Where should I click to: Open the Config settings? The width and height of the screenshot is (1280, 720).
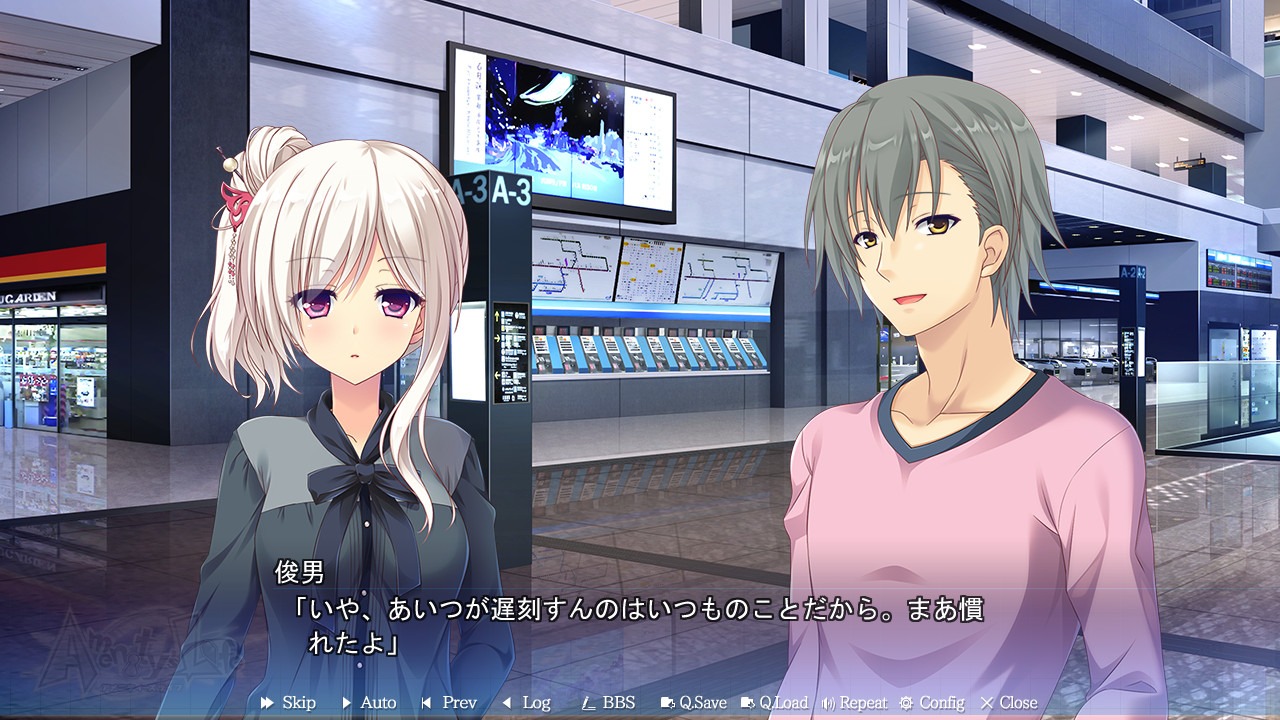pyautogui.click(x=932, y=703)
